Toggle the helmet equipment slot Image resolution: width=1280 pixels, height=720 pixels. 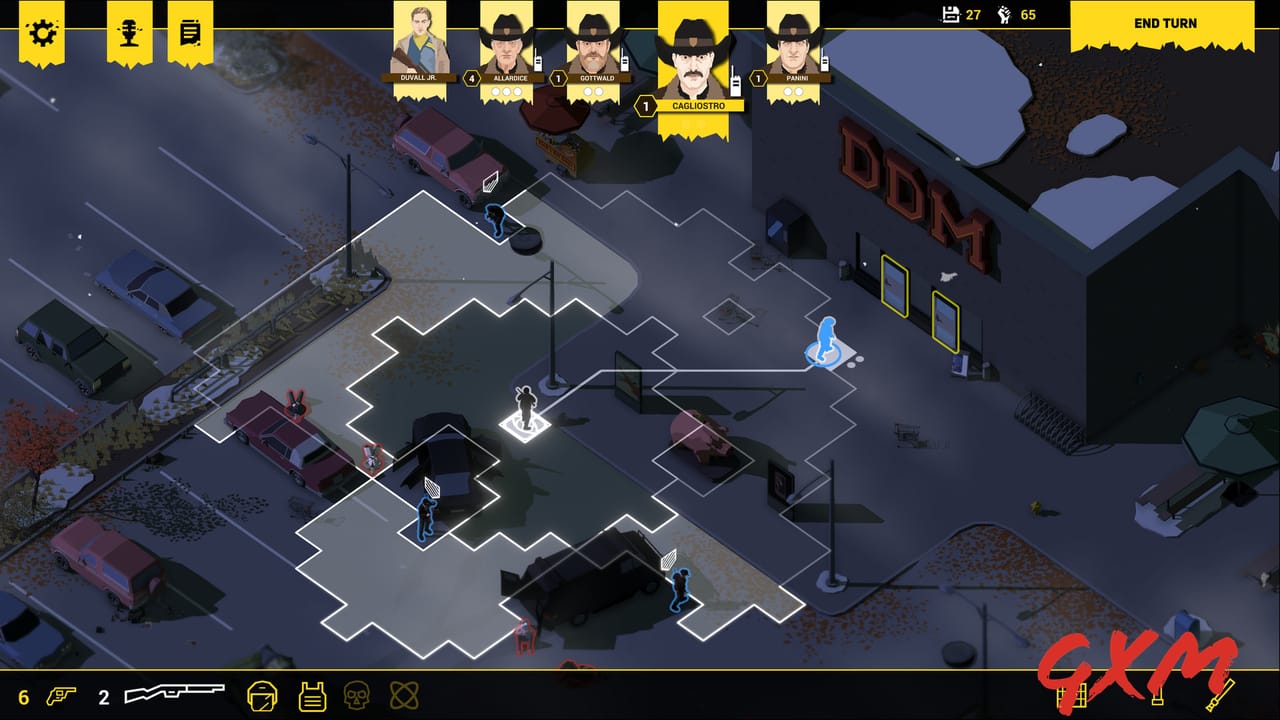262,697
